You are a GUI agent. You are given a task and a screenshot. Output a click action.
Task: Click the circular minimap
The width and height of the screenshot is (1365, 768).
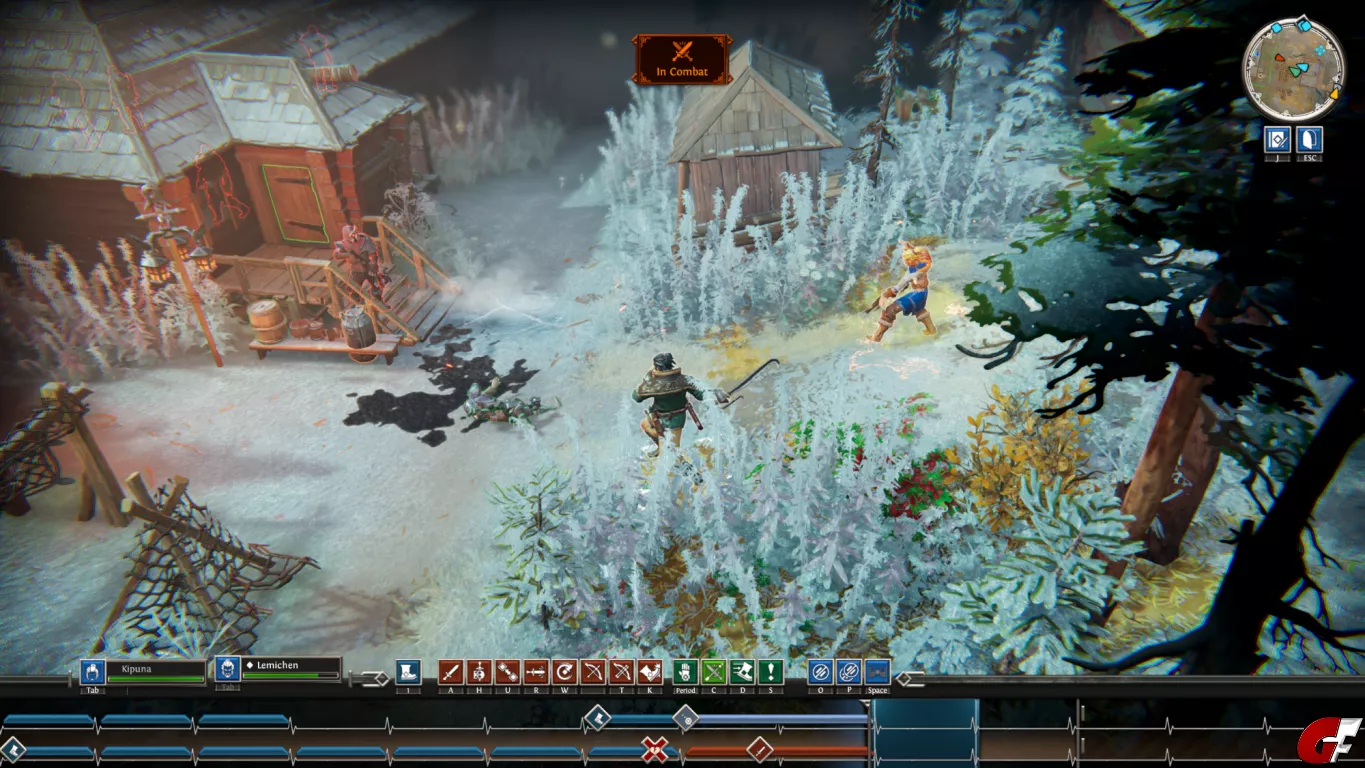(1293, 68)
